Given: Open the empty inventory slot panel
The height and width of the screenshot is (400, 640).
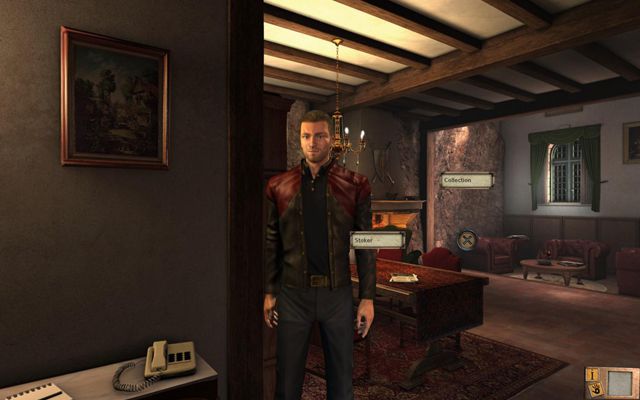Looking at the screenshot, I should tap(620, 383).
